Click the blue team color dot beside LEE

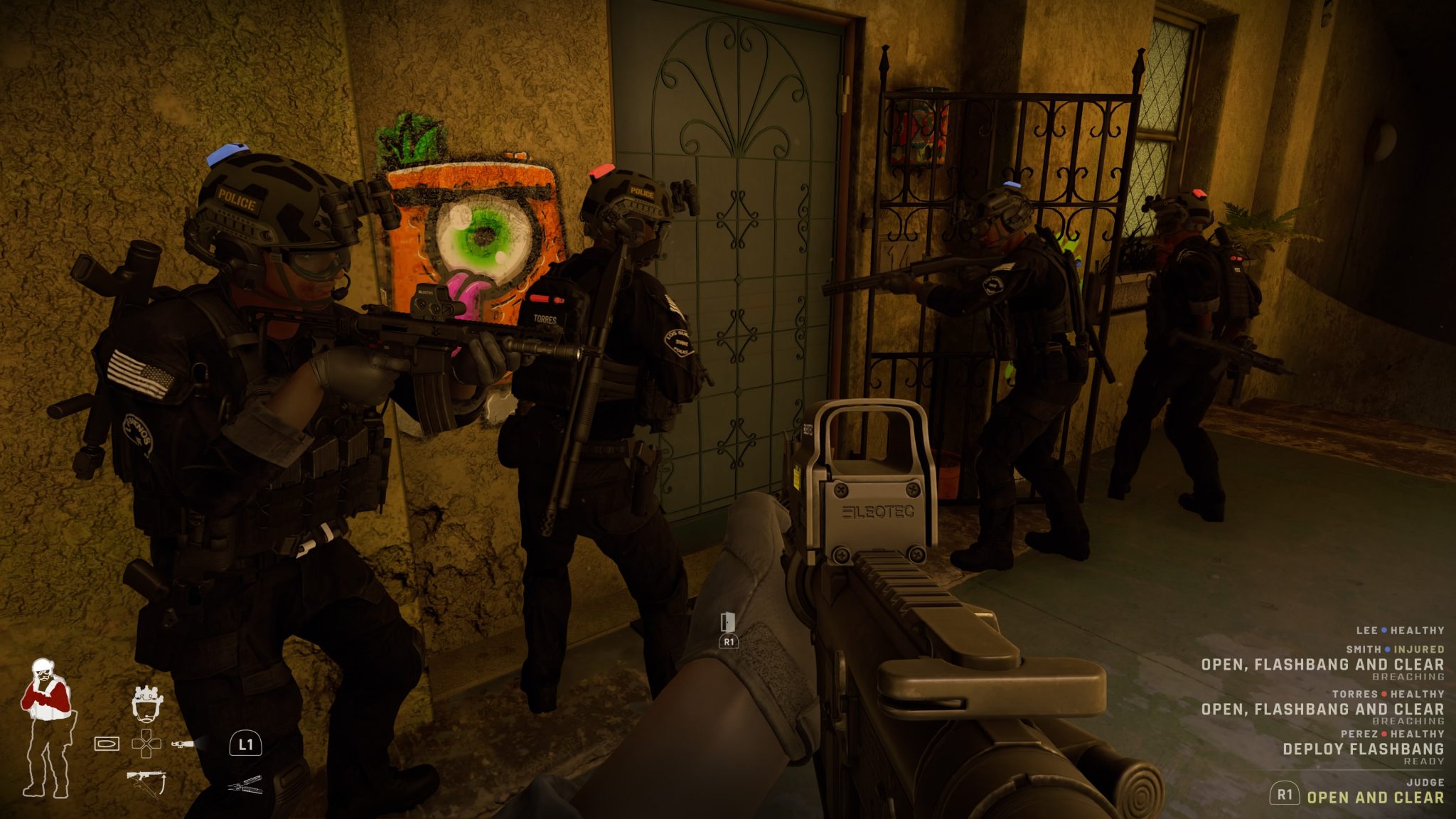1383,631
